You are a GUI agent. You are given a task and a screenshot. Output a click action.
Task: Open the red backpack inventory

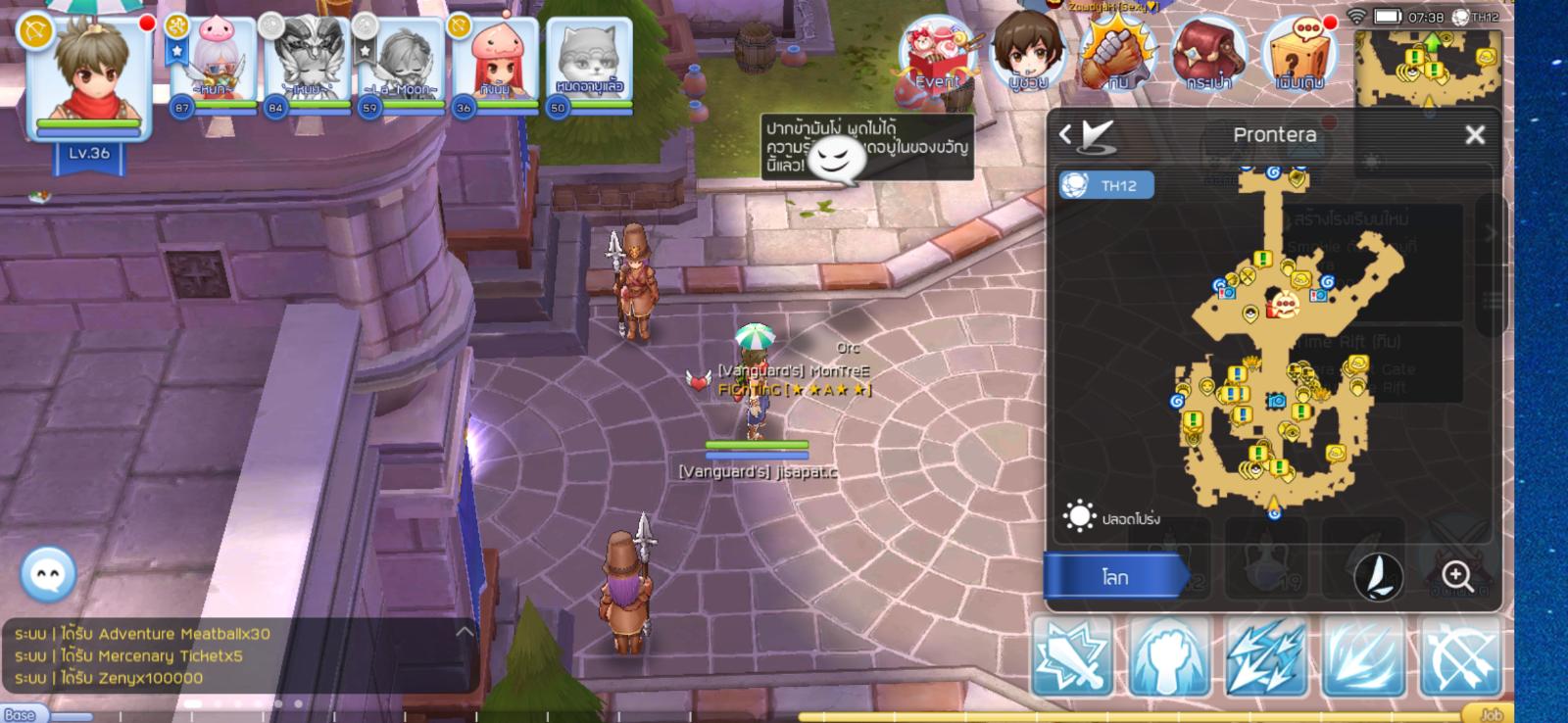[1209, 55]
